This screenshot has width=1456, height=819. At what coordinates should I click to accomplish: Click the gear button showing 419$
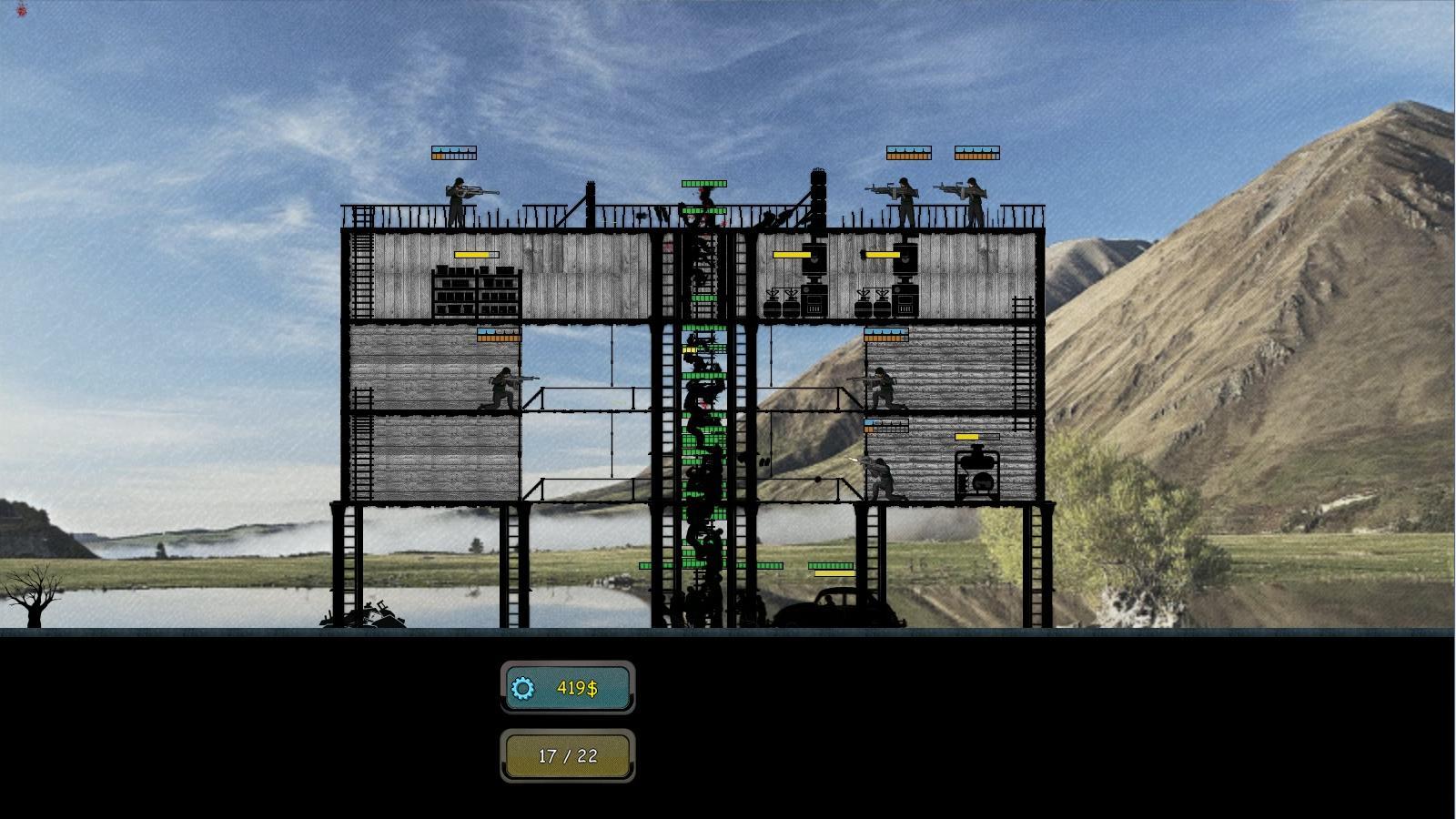tap(567, 688)
